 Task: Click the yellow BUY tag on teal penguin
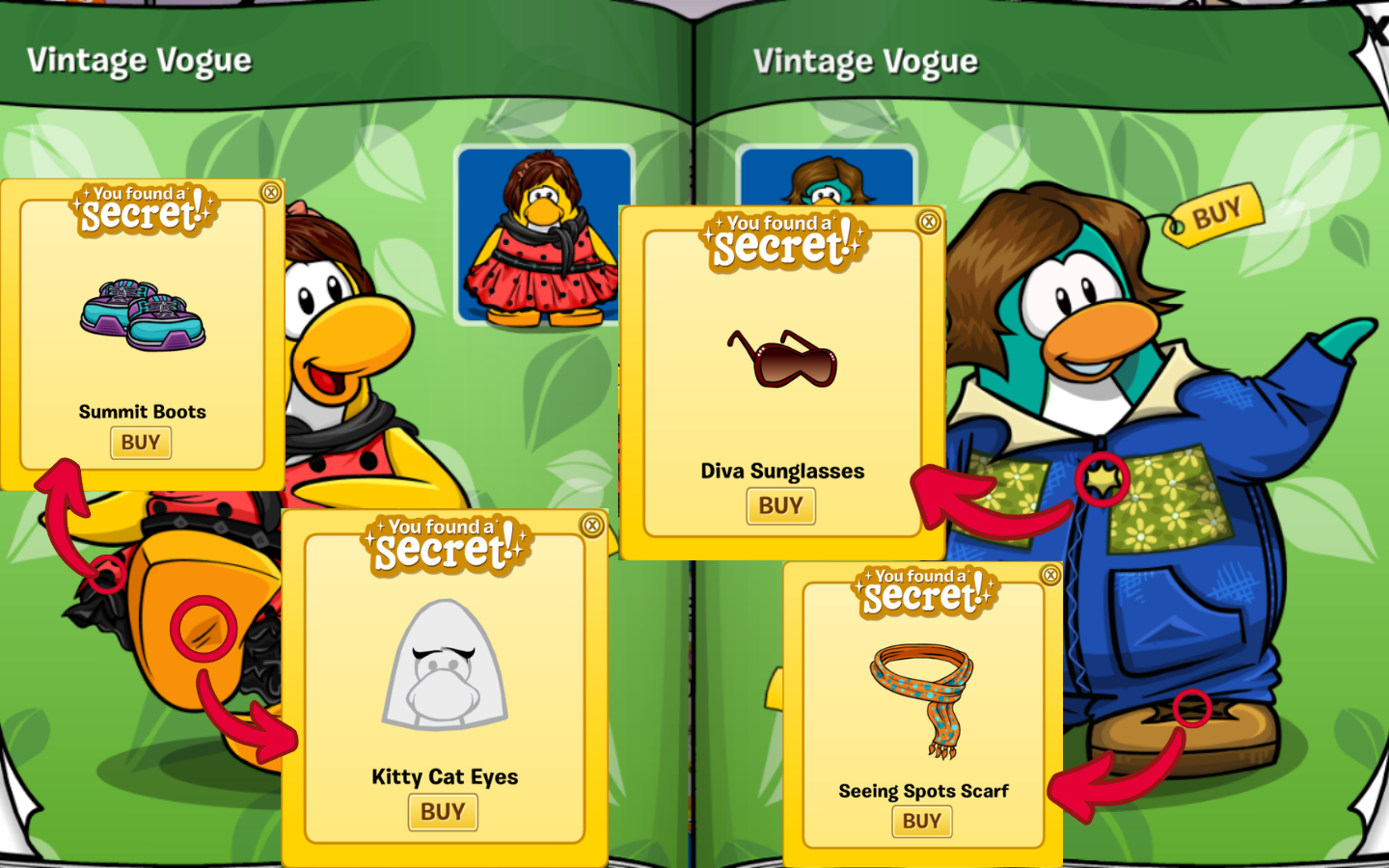coord(1215,214)
